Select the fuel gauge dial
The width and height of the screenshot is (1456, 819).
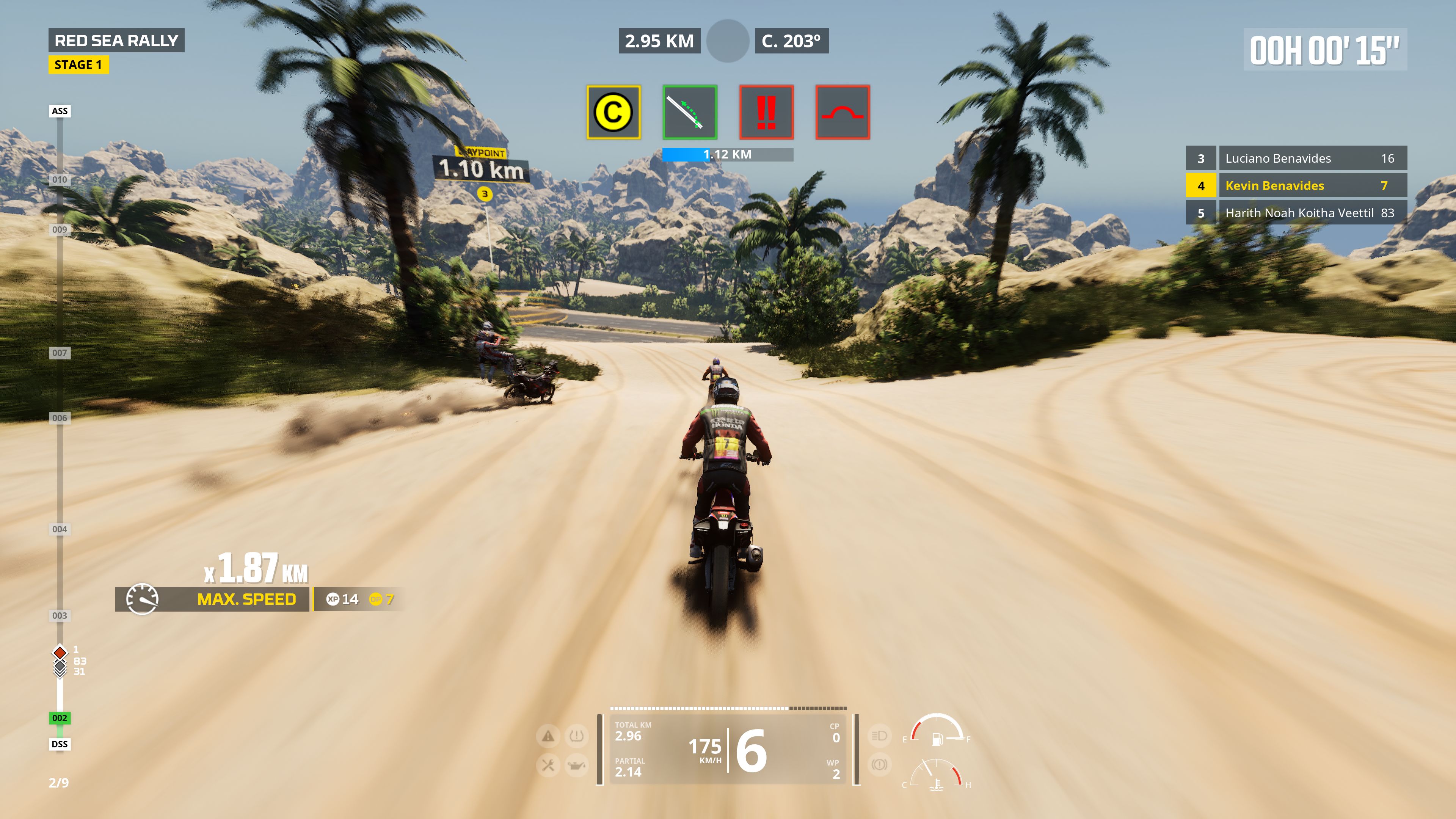click(x=937, y=730)
